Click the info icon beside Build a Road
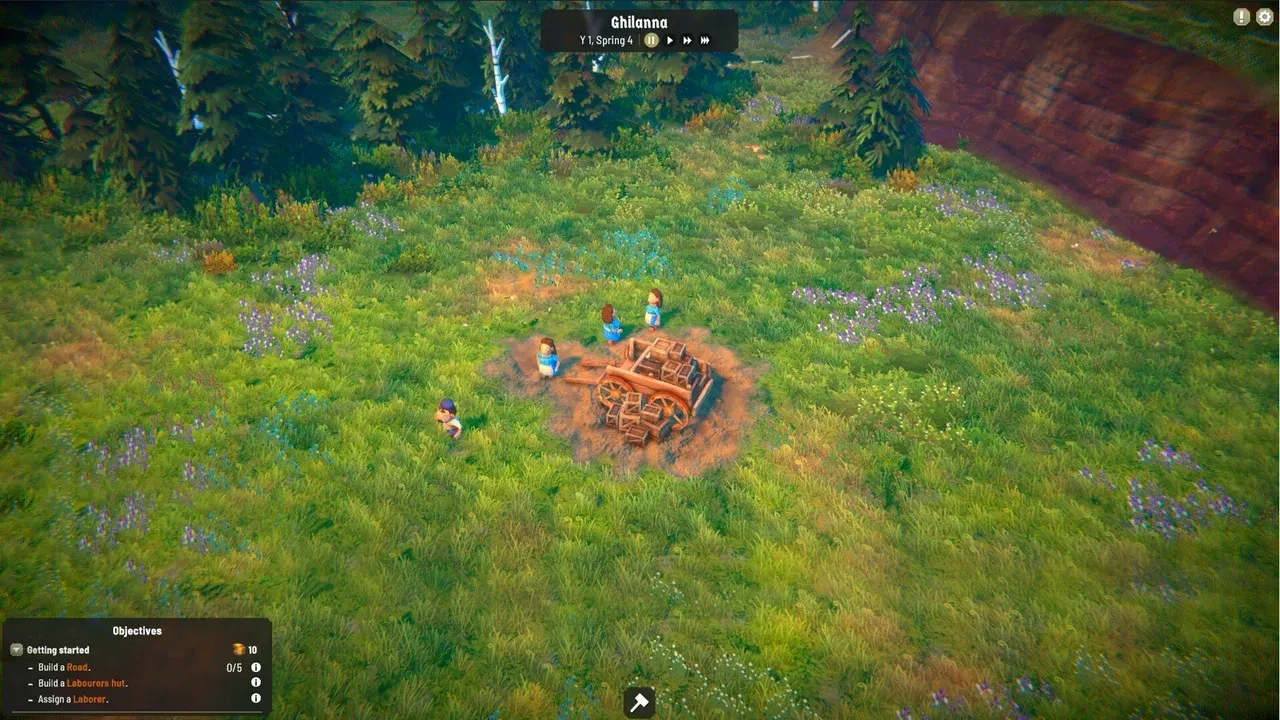 [255, 667]
